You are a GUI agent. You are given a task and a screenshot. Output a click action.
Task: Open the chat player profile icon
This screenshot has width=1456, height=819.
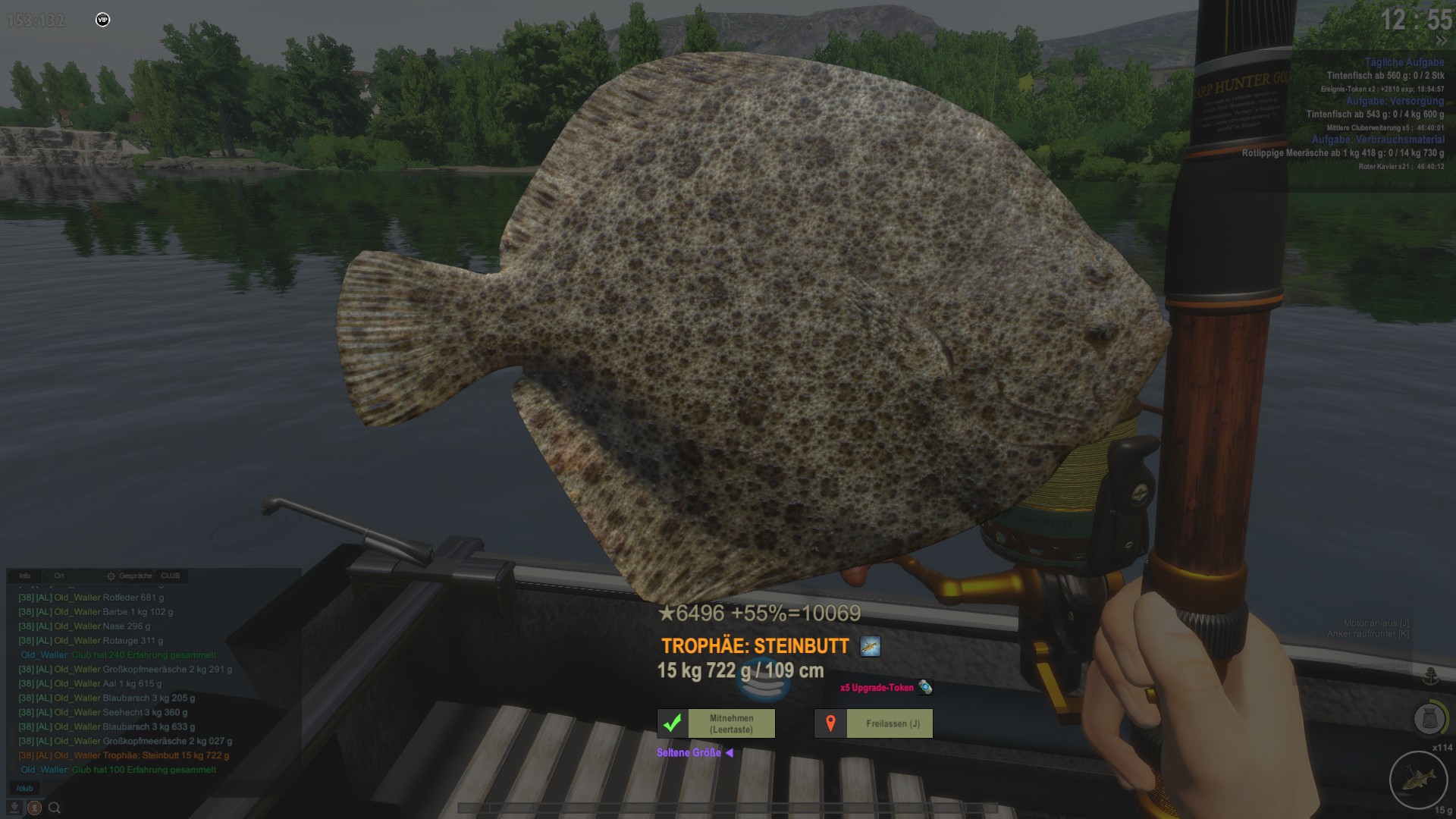click(34, 808)
